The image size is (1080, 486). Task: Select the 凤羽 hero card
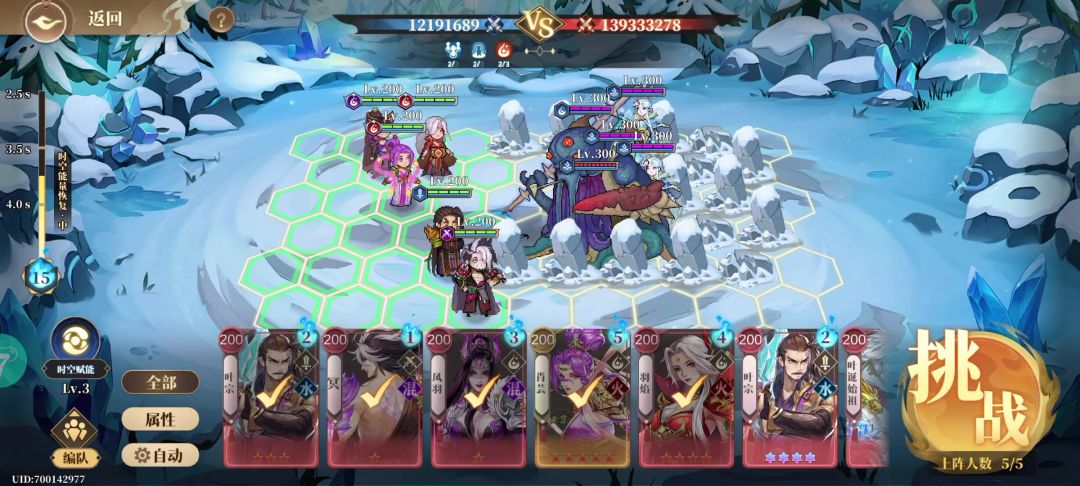tap(478, 397)
